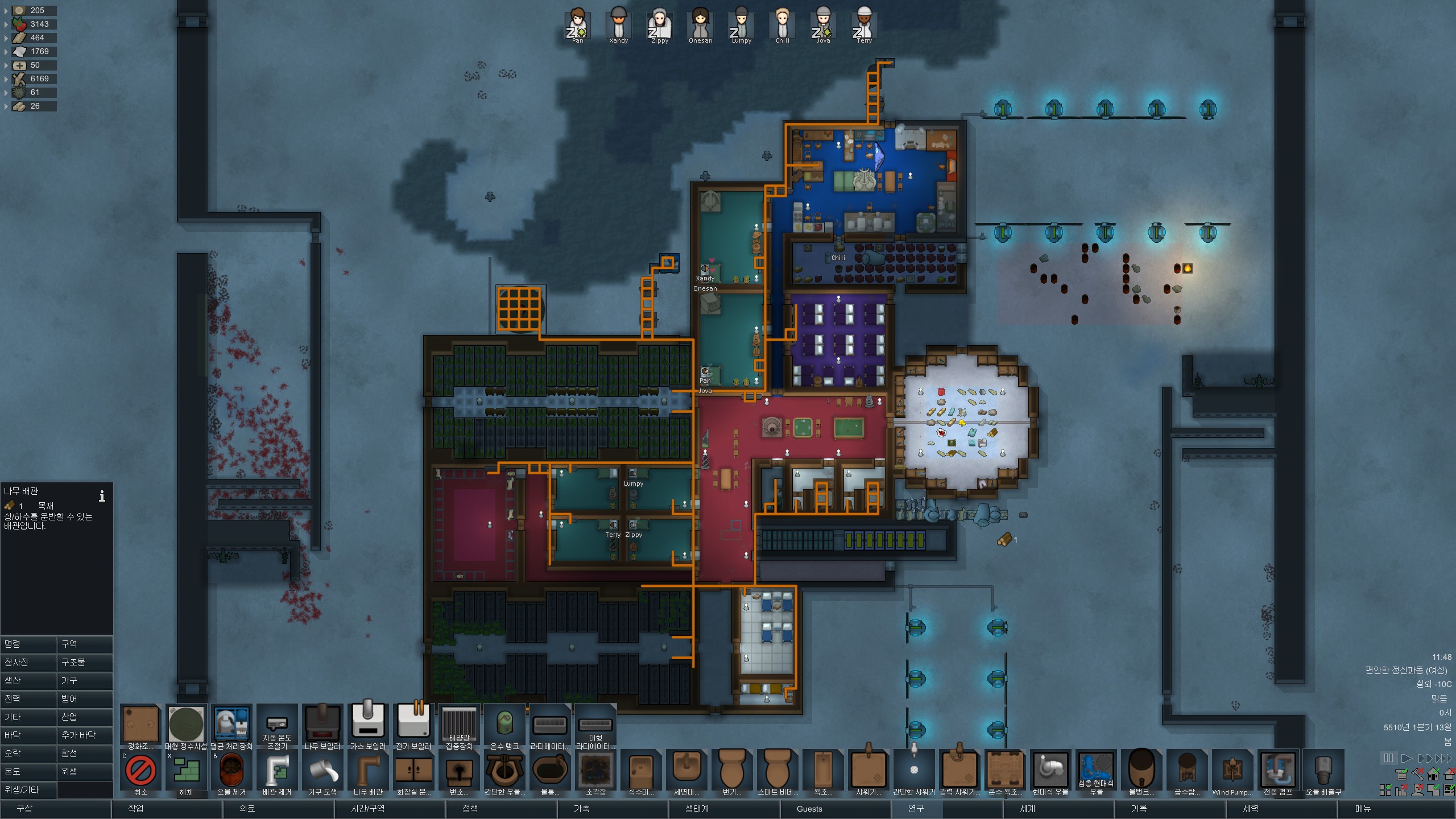Open the 세계 (World) tab
Screen dimensions: 1456x819
tap(1027, 808)
